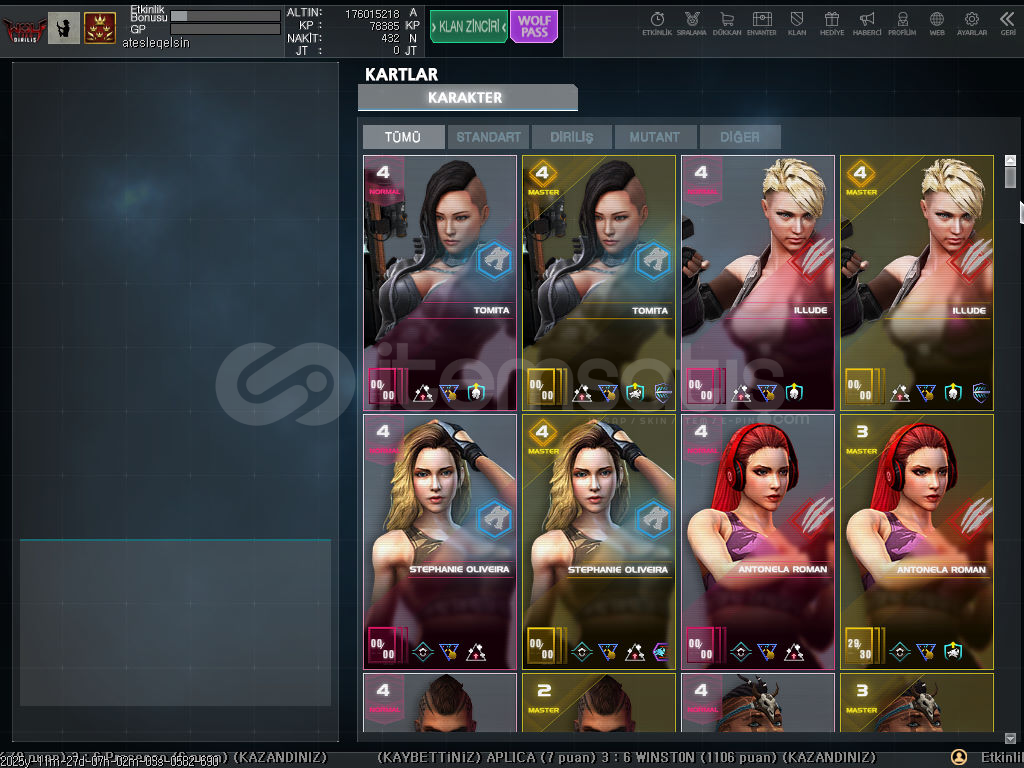Open the Klan Zinciri button

468,27
